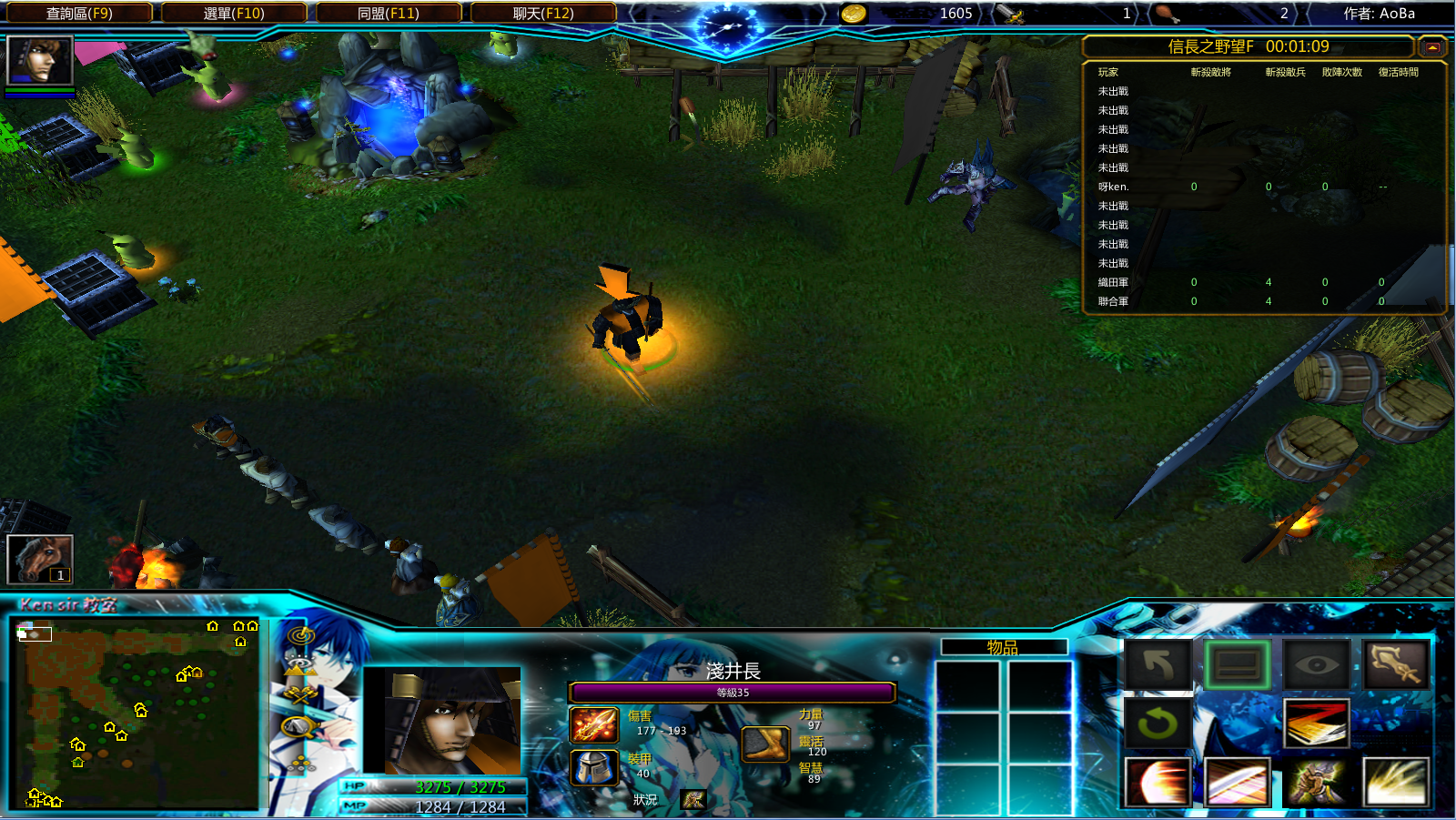Activate the eye patrol command button
1456x820 pixels.
click(x=1316, y=664)
